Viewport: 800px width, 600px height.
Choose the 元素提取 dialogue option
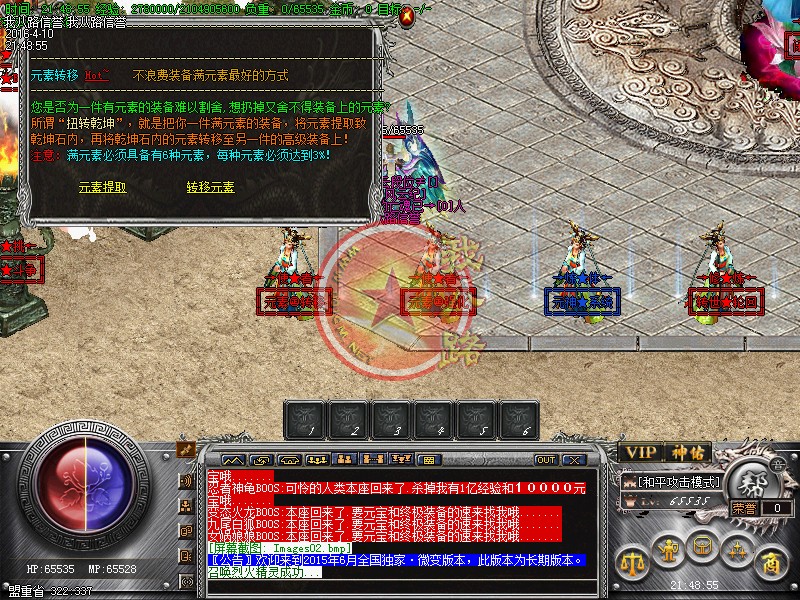point(102,187)
